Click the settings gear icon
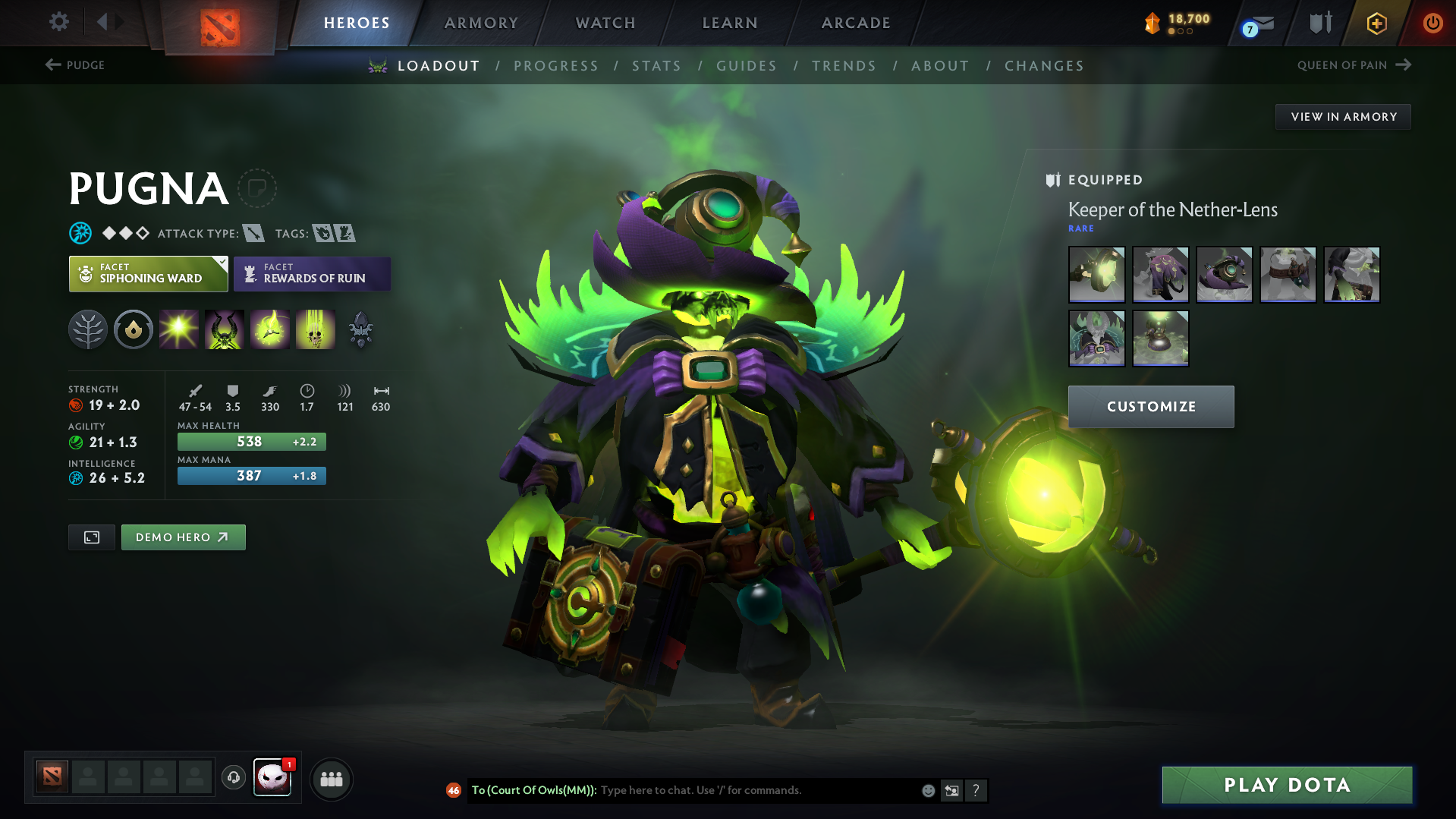Image resolution: width=1456 pixels, height=819 pixels. click(58, 22)
